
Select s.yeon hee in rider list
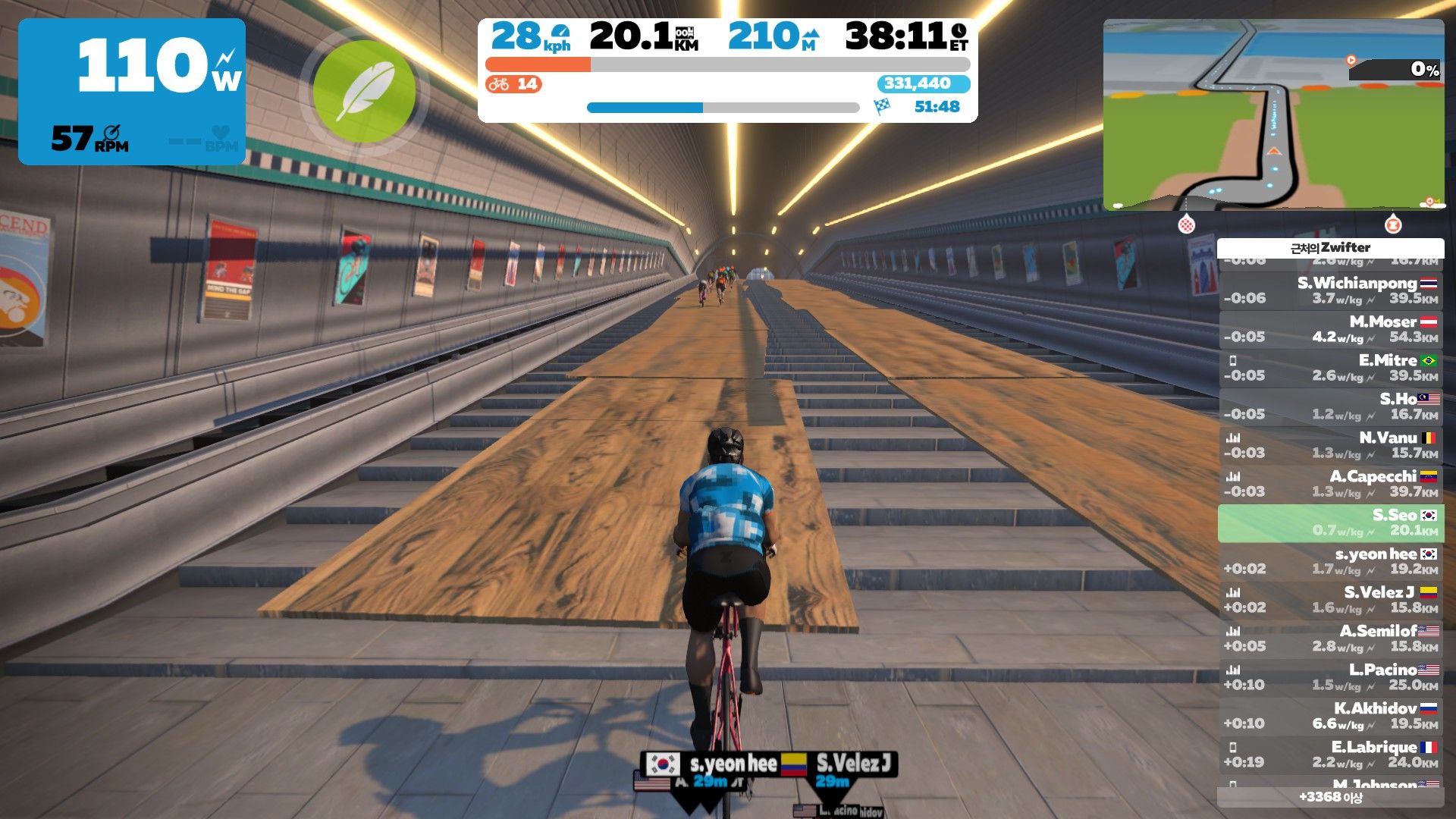(x=1331, y=561)
